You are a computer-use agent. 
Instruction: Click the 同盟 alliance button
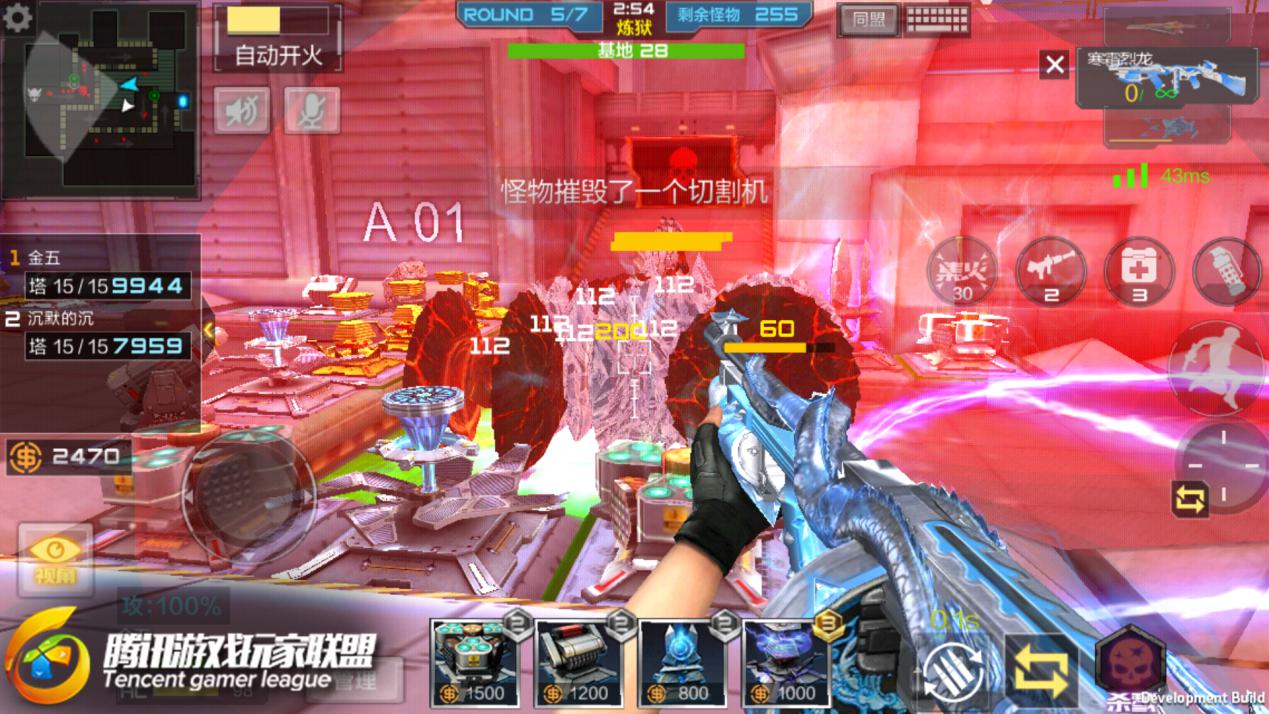(866, 20)
